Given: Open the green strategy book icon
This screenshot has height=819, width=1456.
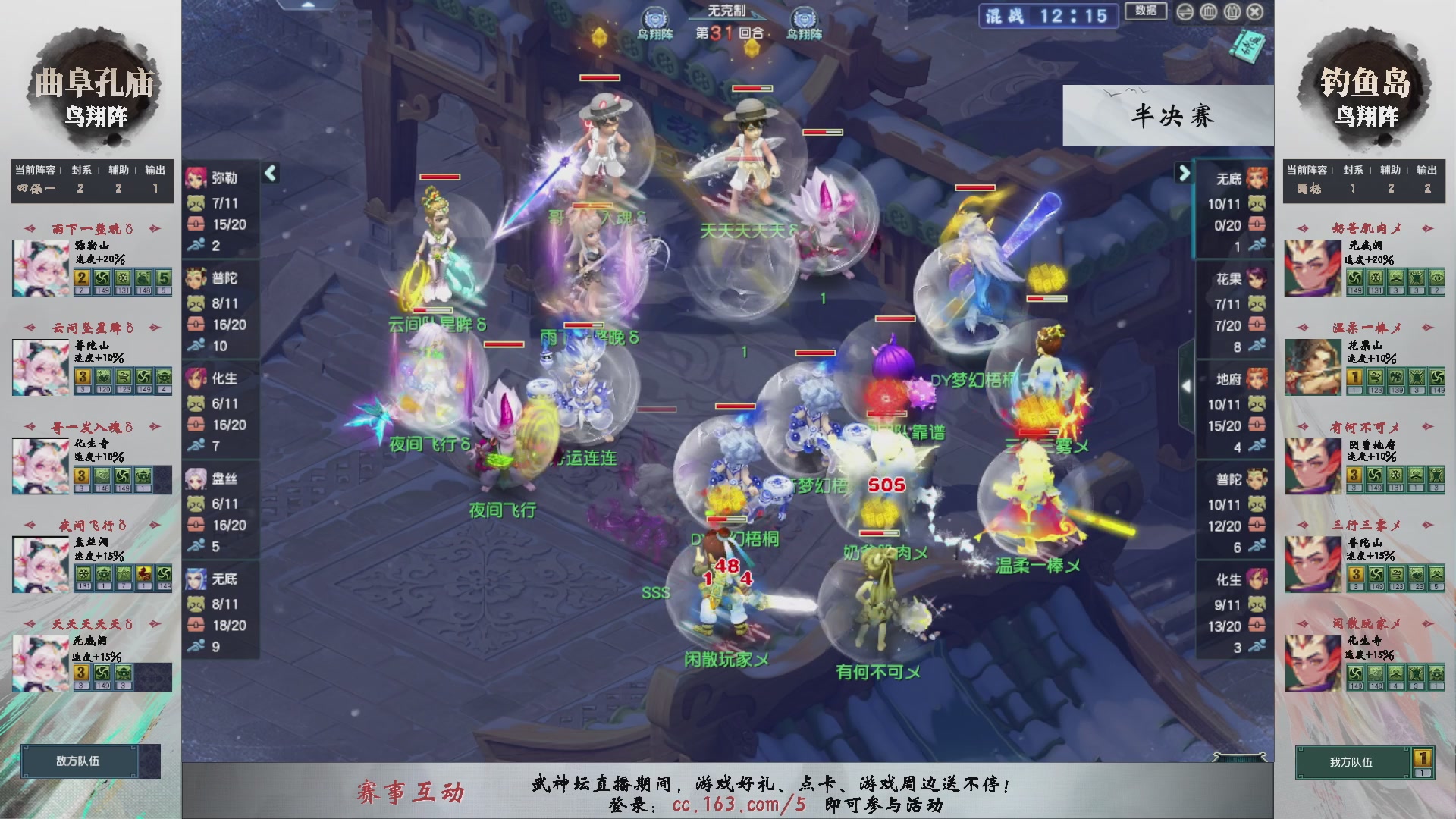Looking at the screenshot, I should (1249, 47).
